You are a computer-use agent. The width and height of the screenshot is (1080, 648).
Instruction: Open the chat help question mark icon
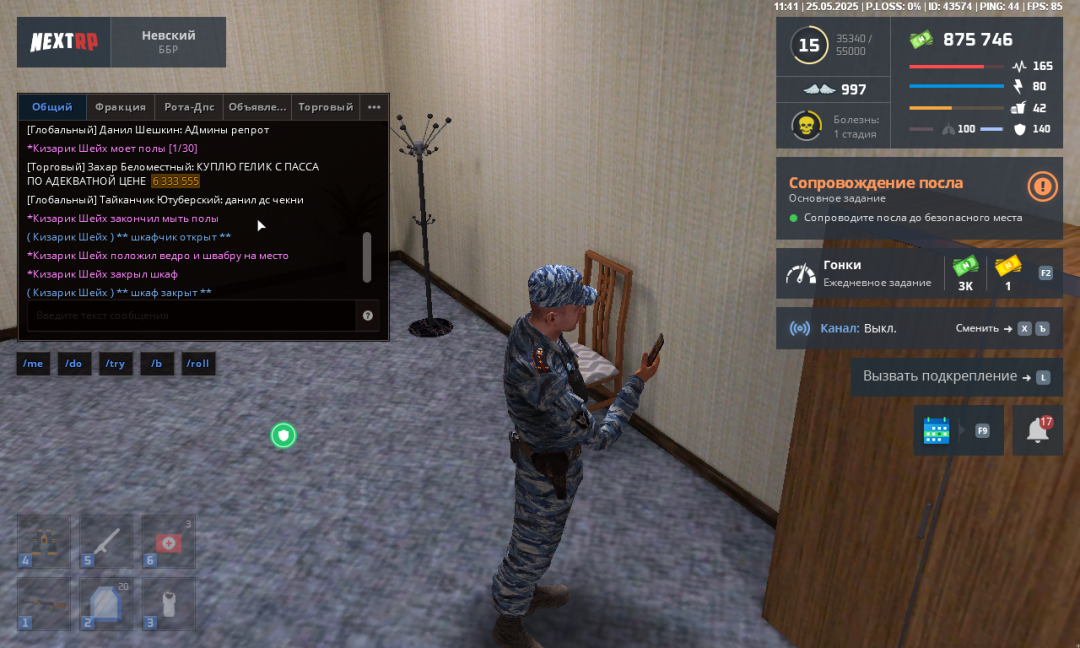(x=368, y=316)
